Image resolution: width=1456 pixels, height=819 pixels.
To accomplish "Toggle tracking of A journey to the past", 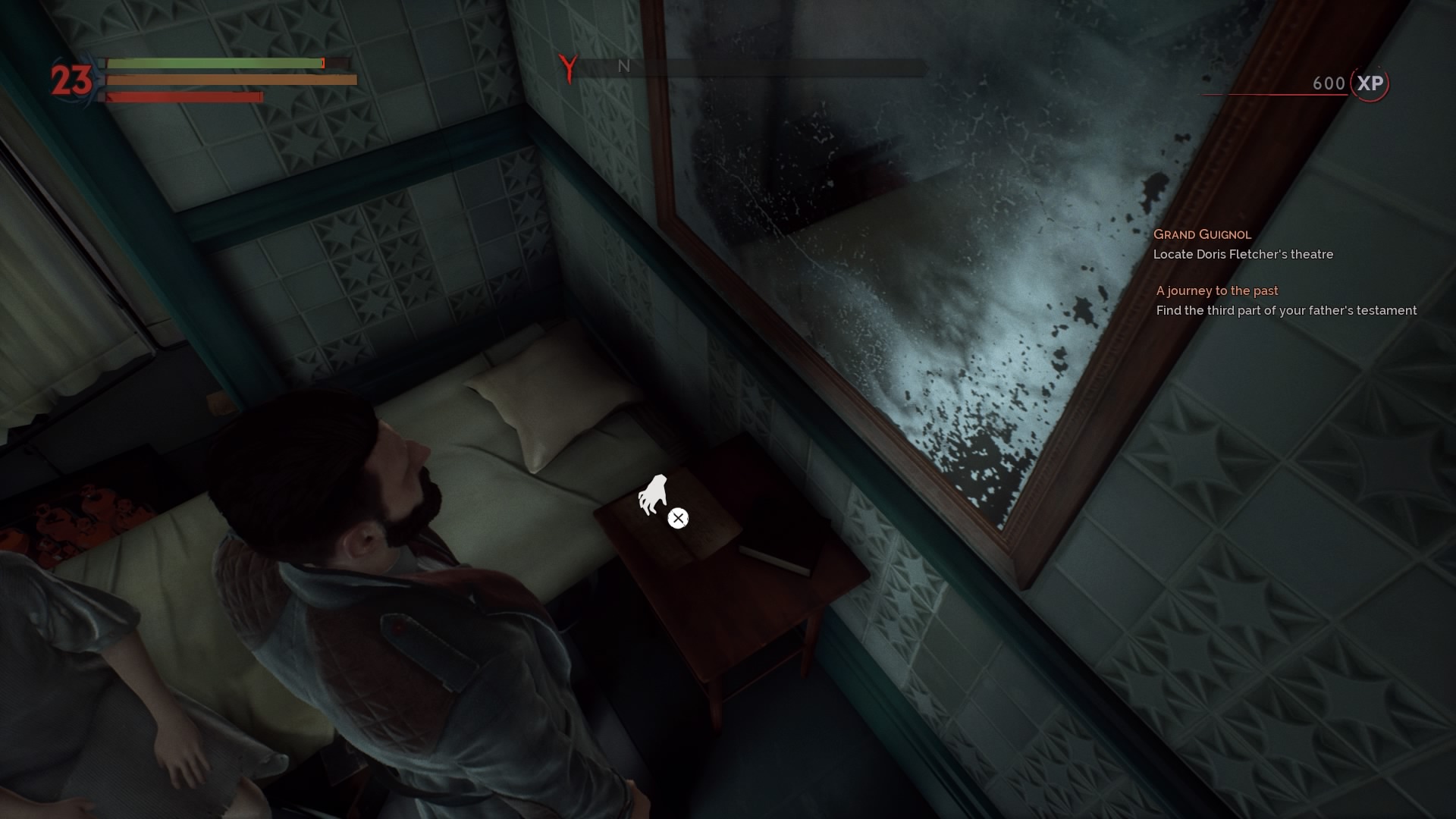I will [x=1216, y=290].
